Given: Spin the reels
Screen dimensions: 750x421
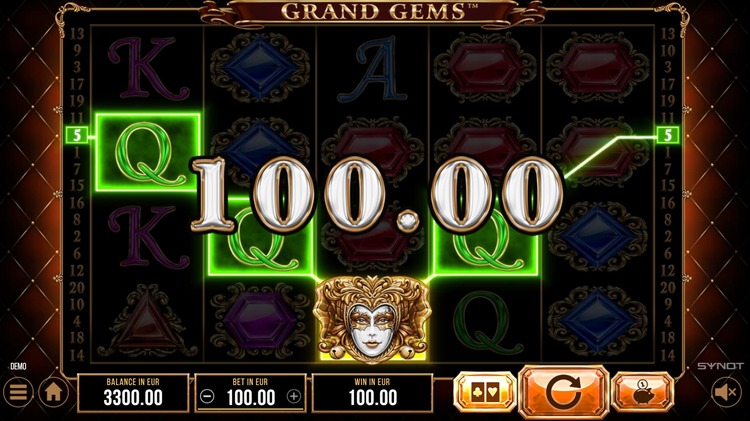Looking at the screenshot, I should pyautogui.click(x=564, y=392).
